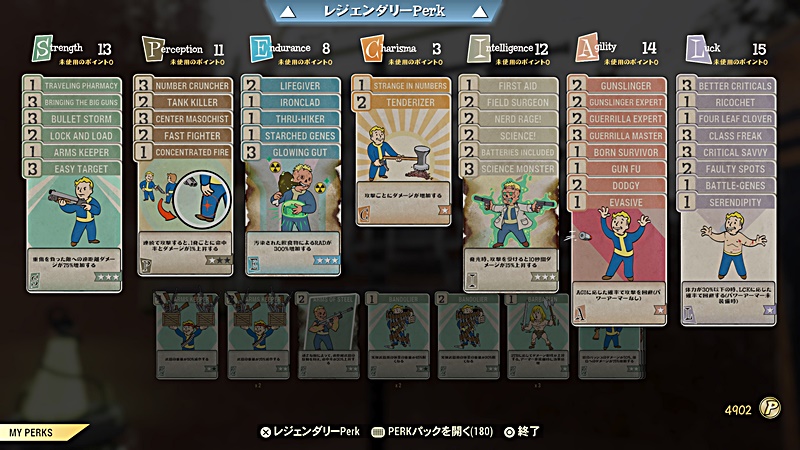Choose the Four Leaf Clover card
The width and height of the screenshot is (800, 450).
pos(737,119)
